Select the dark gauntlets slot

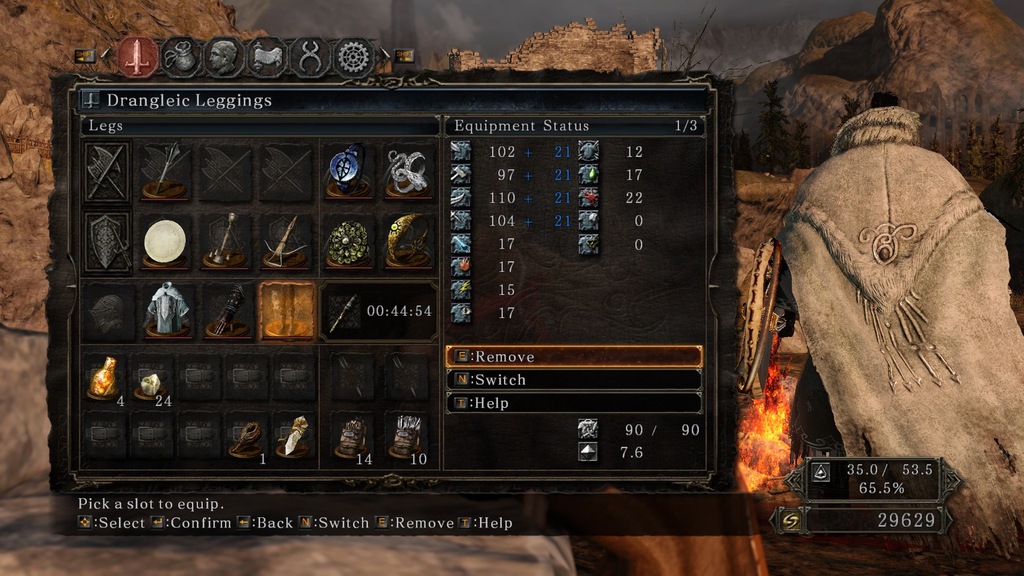pos(226,310)
